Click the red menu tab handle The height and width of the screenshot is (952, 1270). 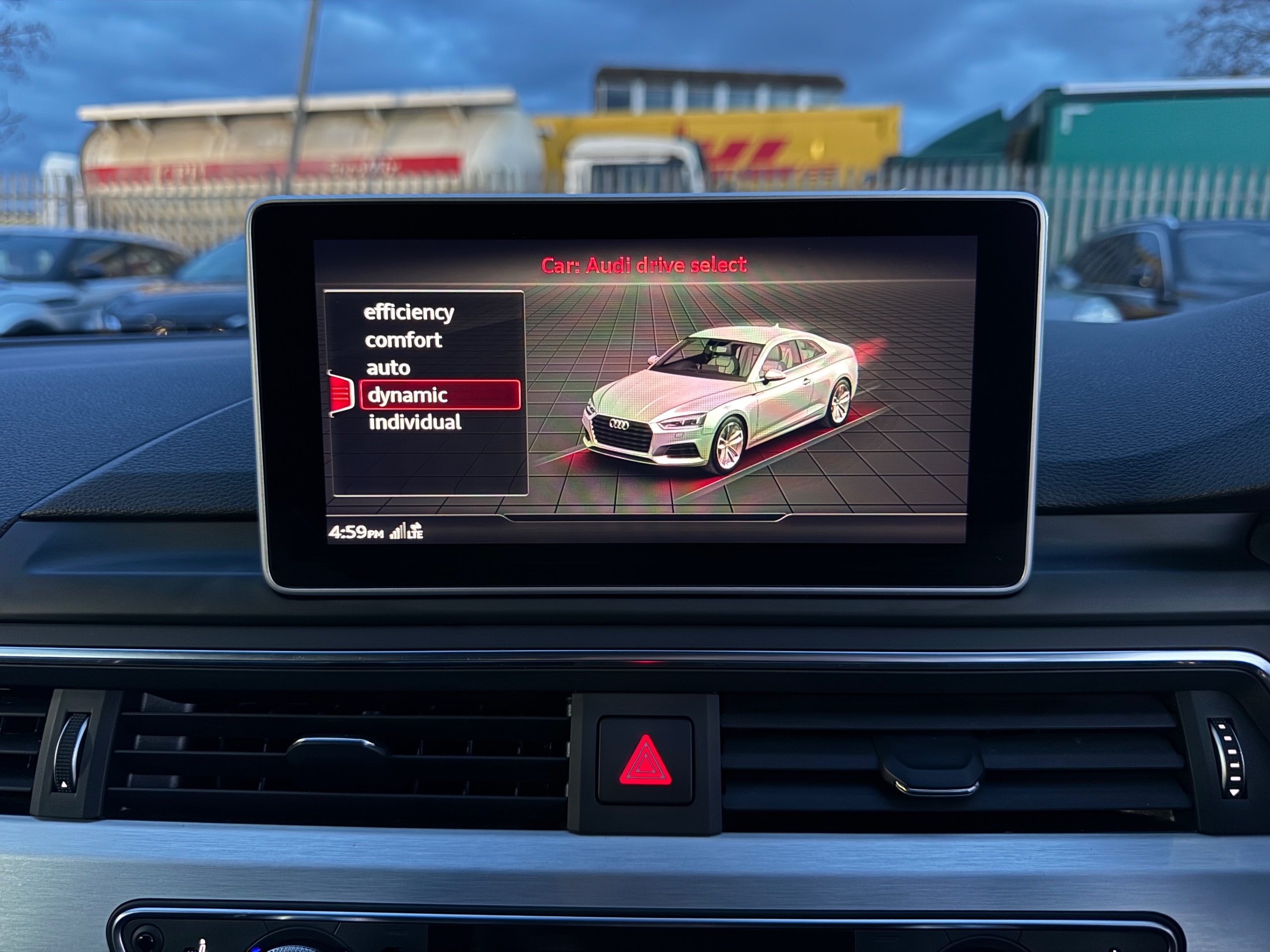340,393
